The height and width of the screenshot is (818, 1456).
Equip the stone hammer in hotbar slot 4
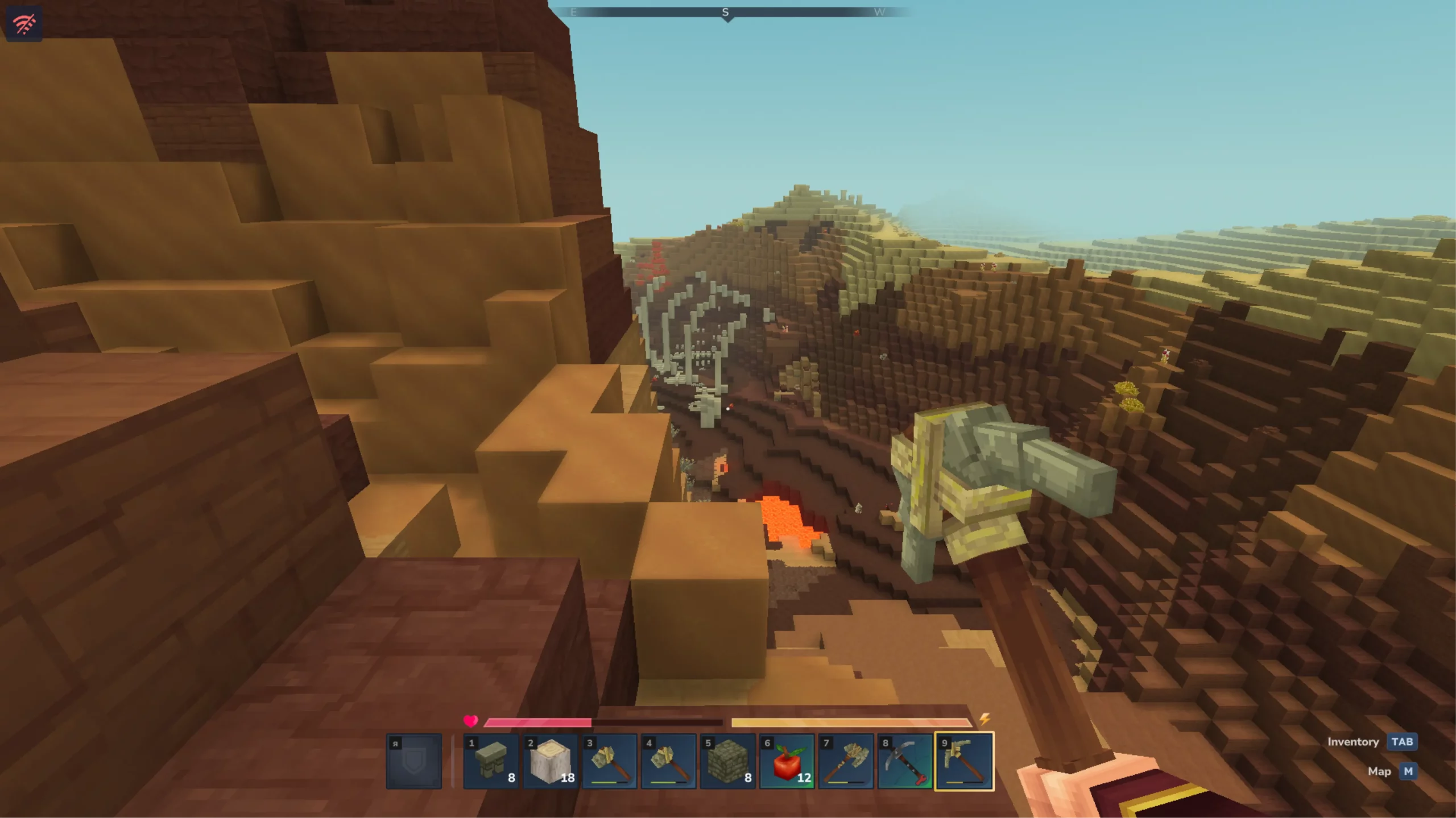[668, 761]
